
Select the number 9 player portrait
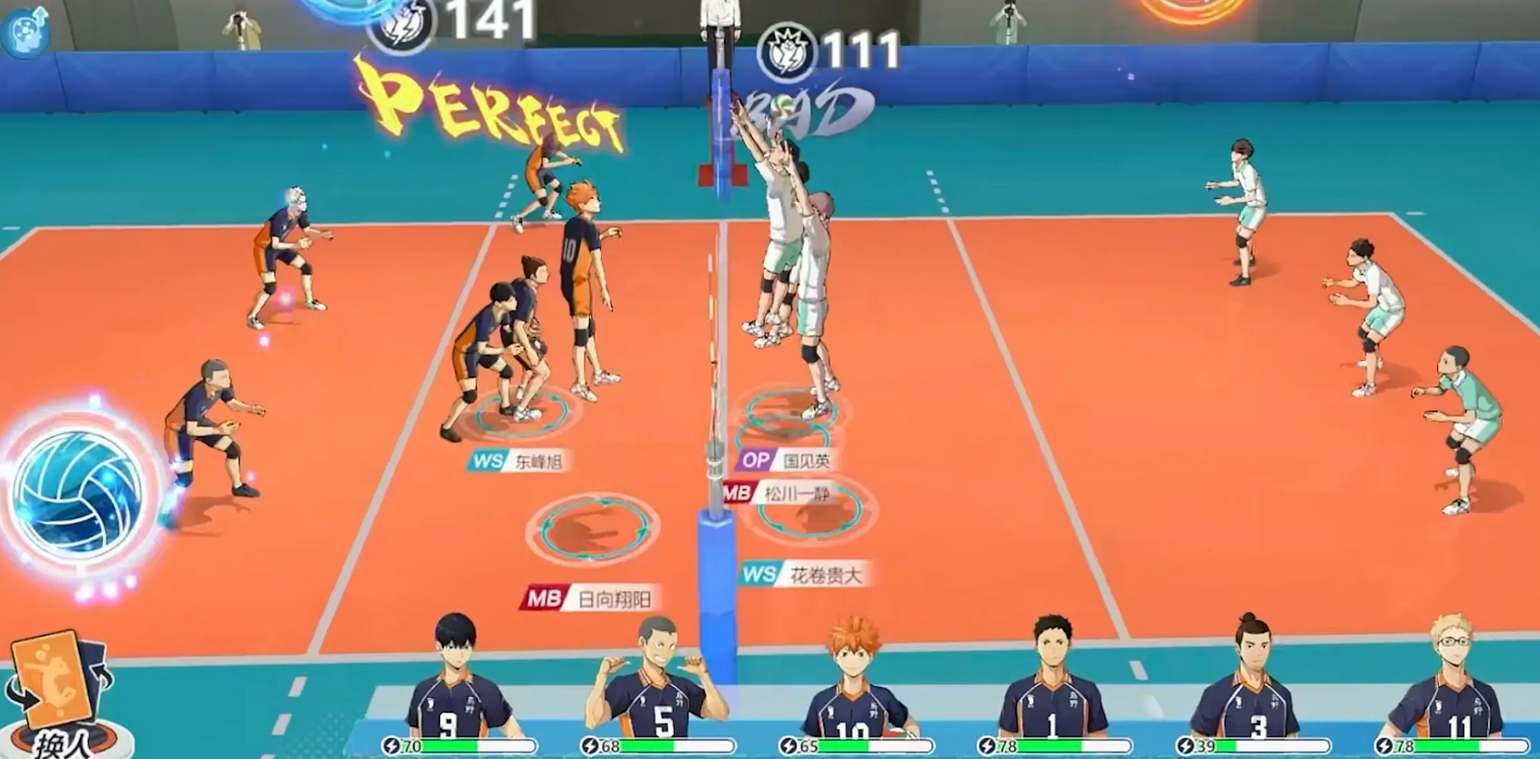point(455,680)
